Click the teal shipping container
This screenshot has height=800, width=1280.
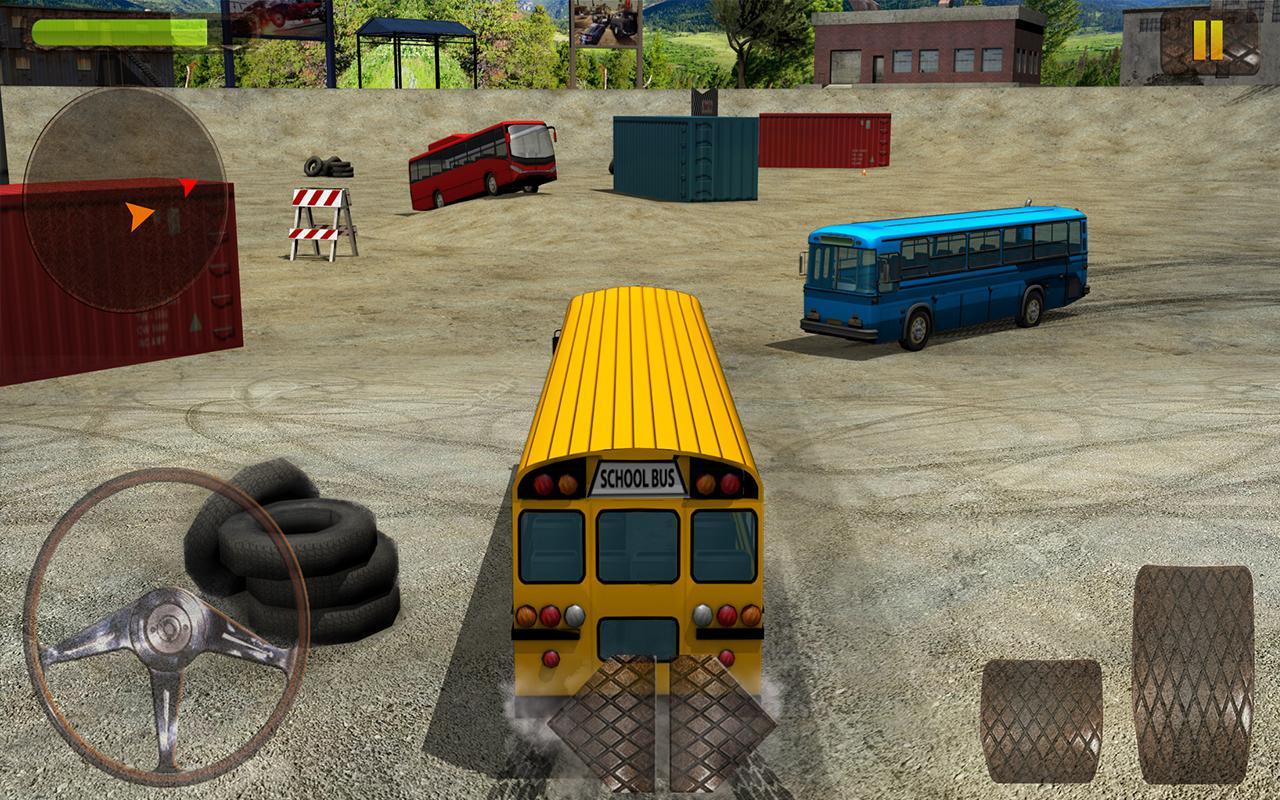pos(685,155)
